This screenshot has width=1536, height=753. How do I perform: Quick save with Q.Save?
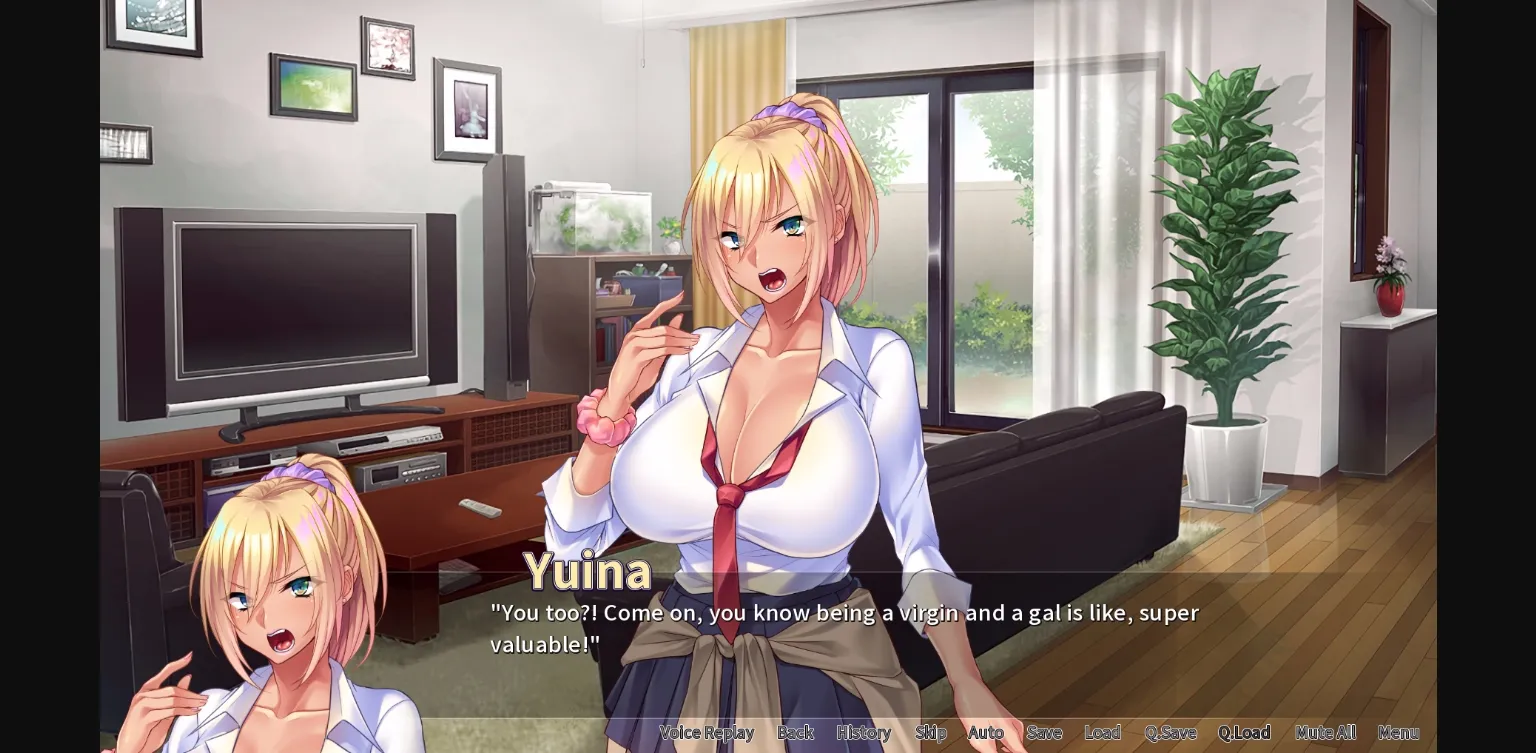pyautogui.click(x=1170, y=732)
